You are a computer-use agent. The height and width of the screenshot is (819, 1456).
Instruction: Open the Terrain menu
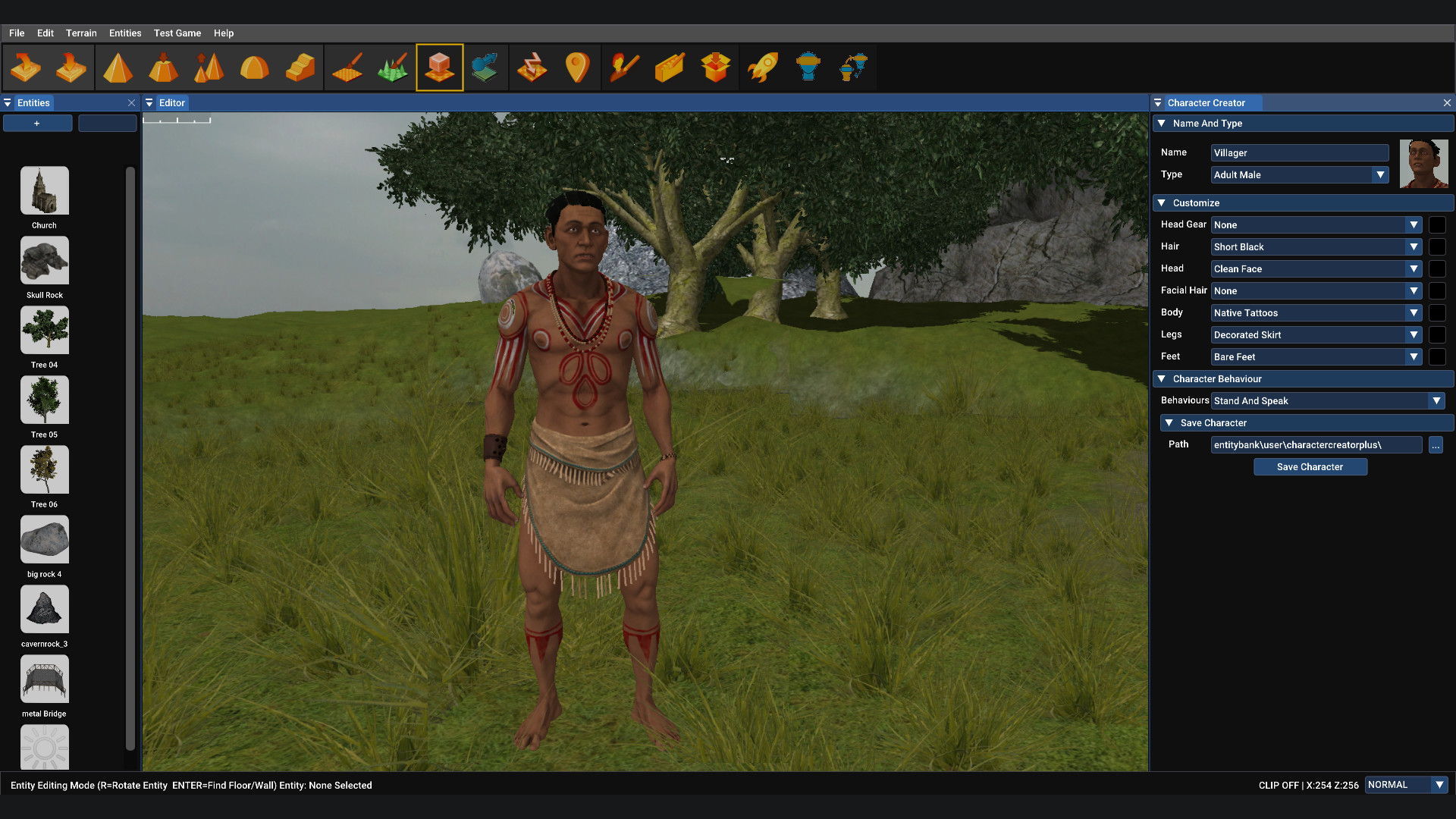pyautogui.click(x=81, y=33)
